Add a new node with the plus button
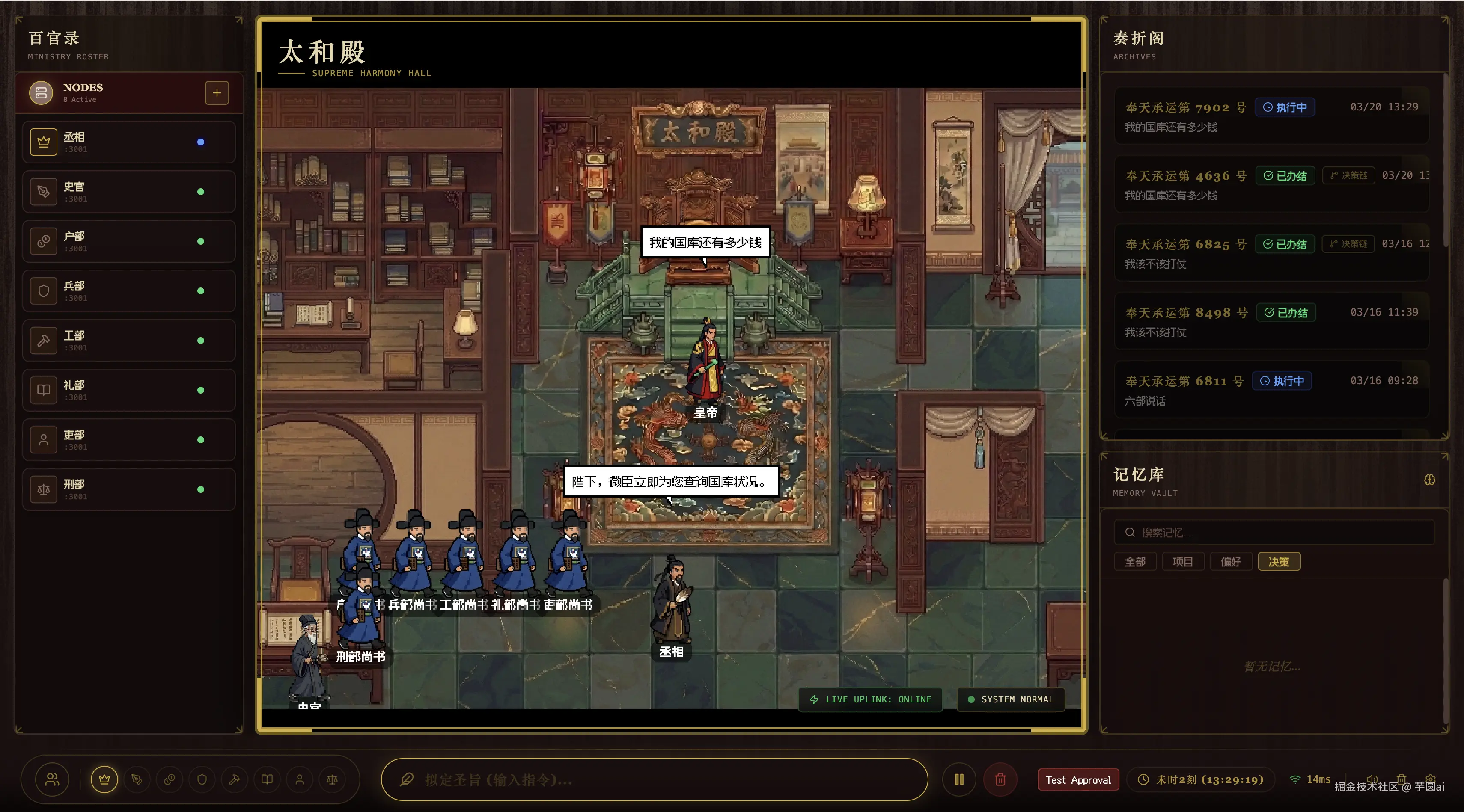Viewport: 1464px width, 812px height. click(x=217, y=92)
